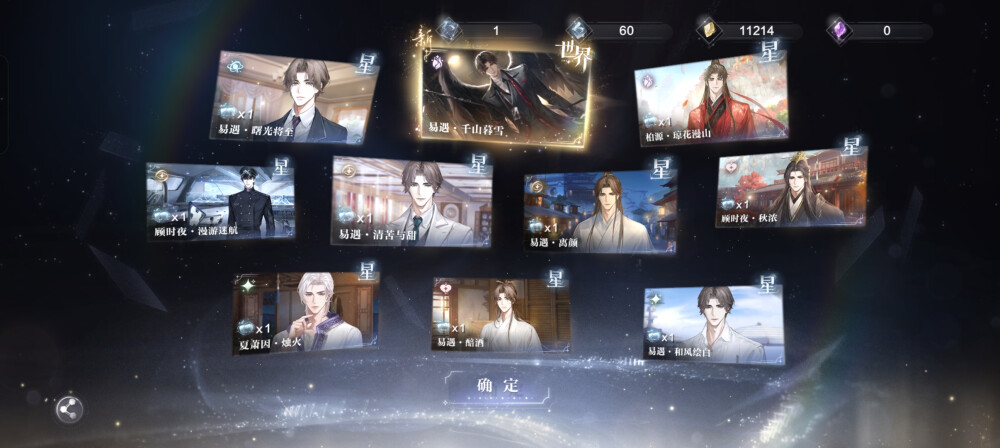Pick the 易遇·酩酒 card
The width and height of the screenshot is (1000, 448).
pyautogui.click(x=501, y=314)
